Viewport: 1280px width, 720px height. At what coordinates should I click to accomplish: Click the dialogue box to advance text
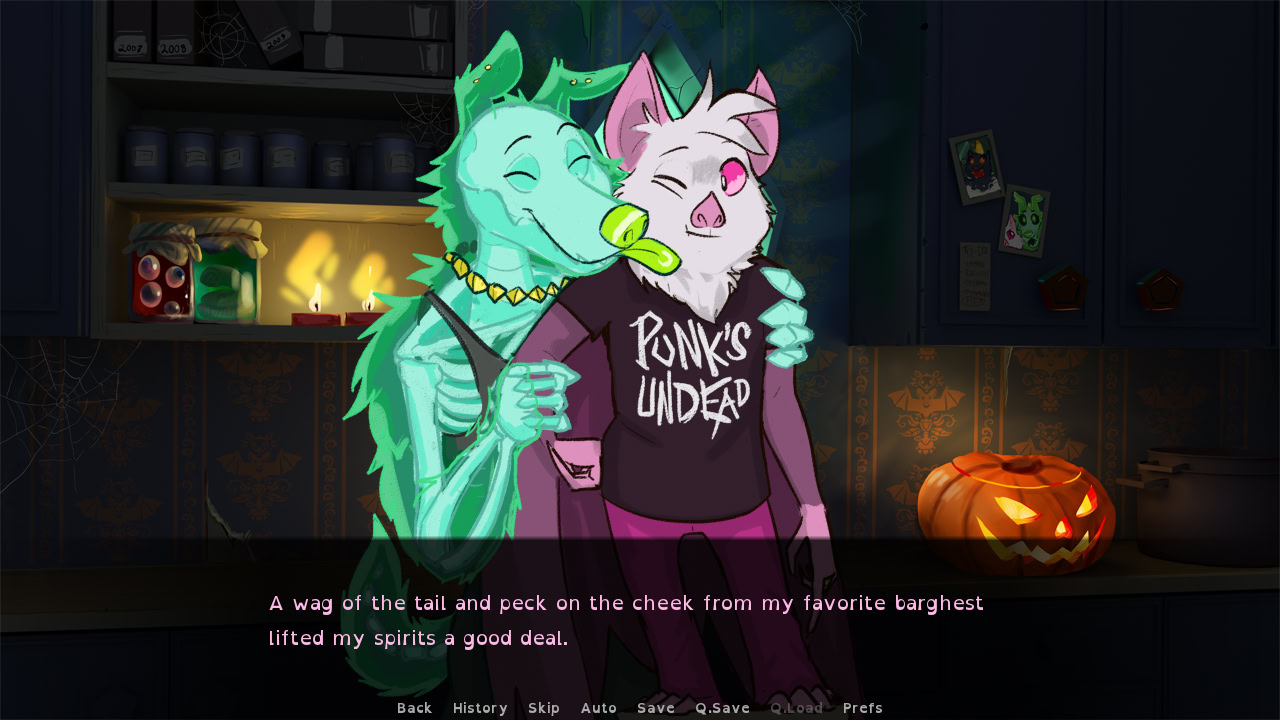pyautogui.click(x=640, y=620)
